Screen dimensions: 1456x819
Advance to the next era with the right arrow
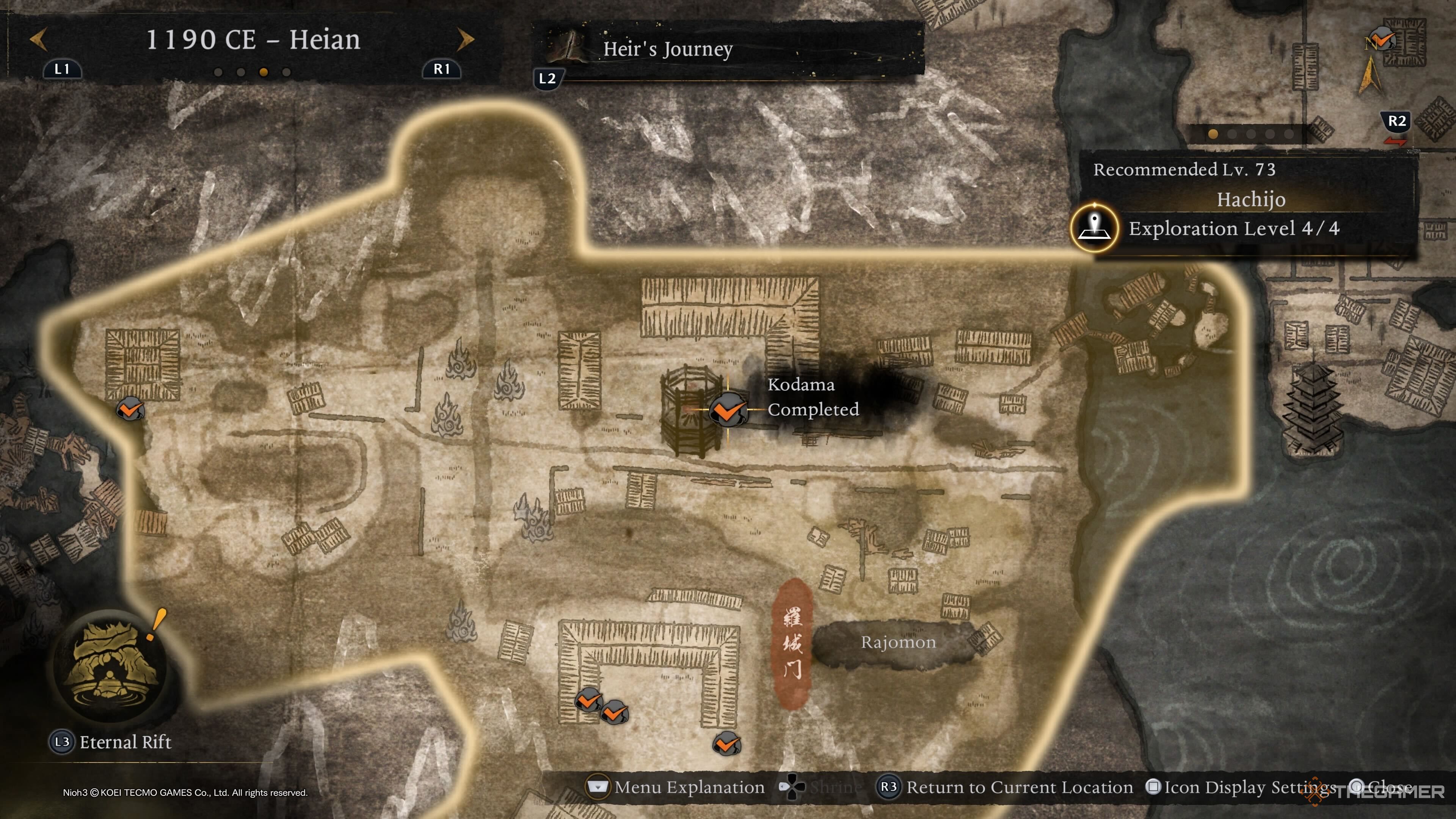[465, 39]
